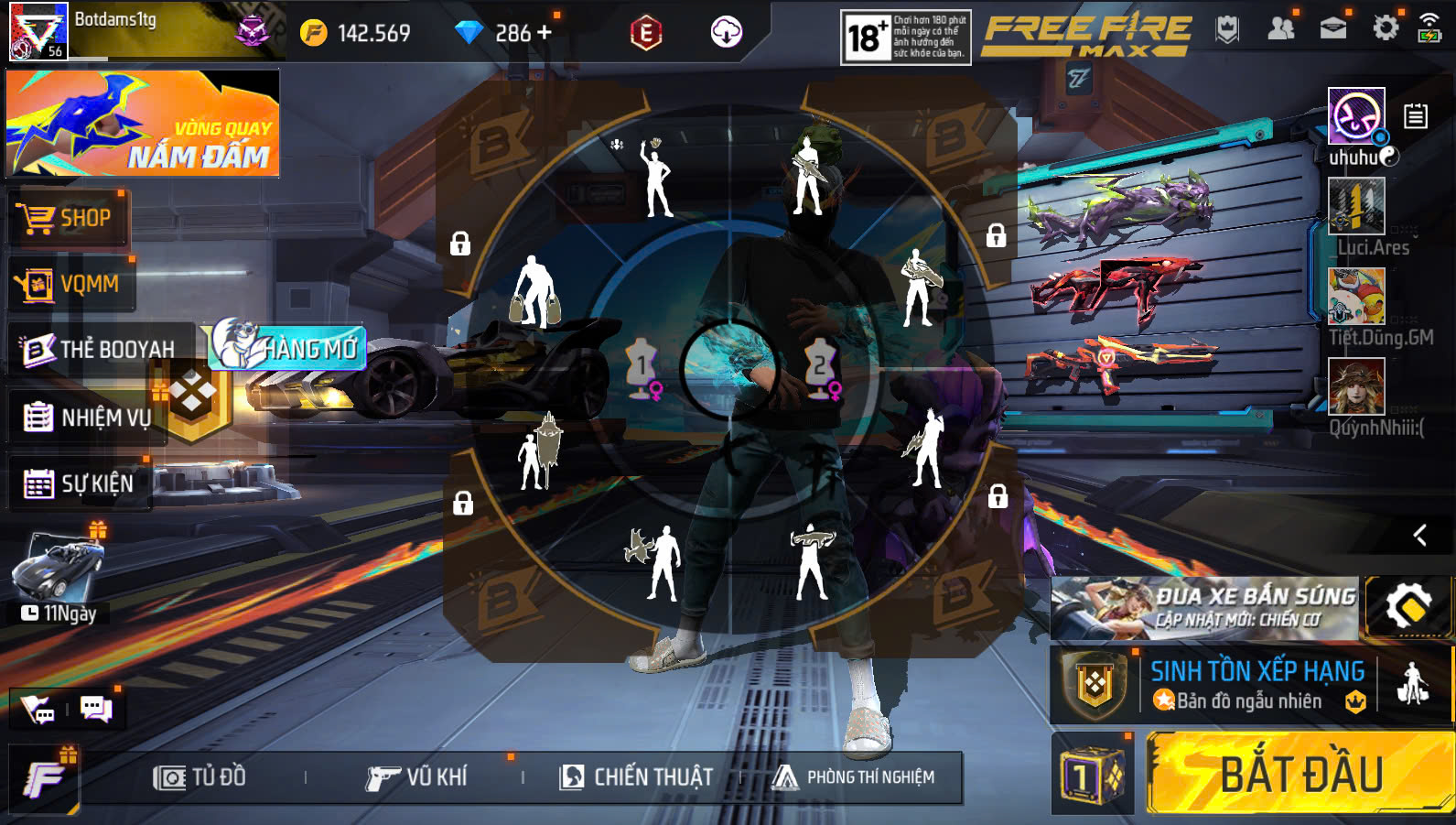Image resolution: width=1456 pixels, height=825 pixels.
Task: Start the match with BẮT ĐẦU
Action: click(x=1300, y=774)
